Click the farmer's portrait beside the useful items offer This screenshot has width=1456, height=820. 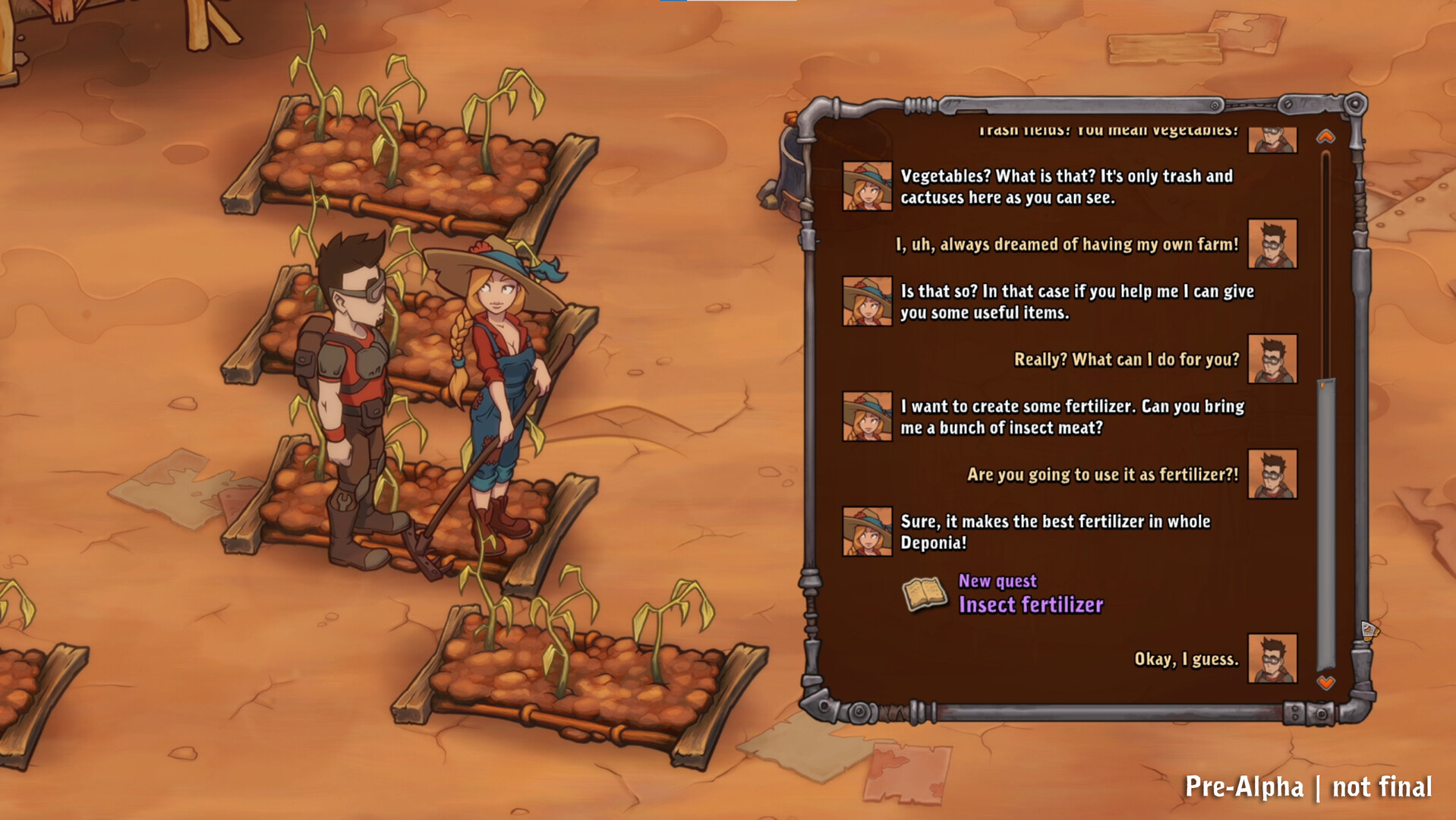click(x=866, y=302)
